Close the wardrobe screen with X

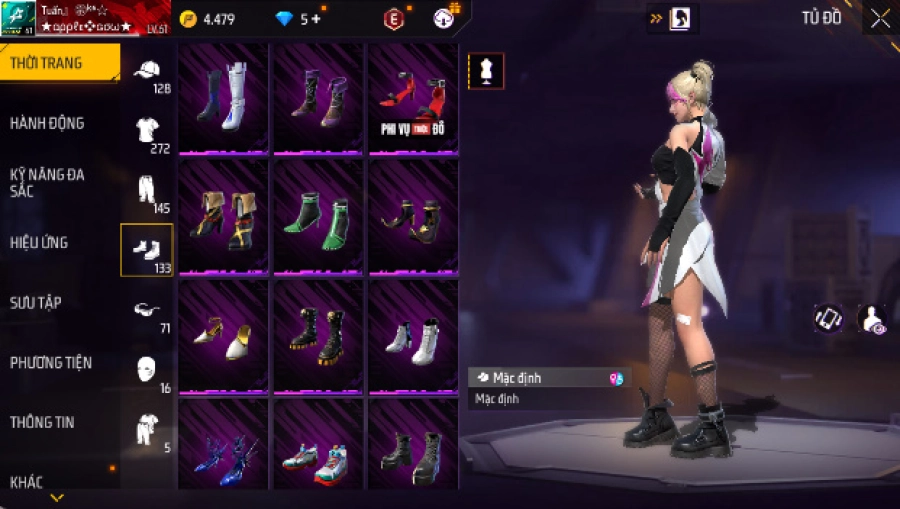click(879, 18)
